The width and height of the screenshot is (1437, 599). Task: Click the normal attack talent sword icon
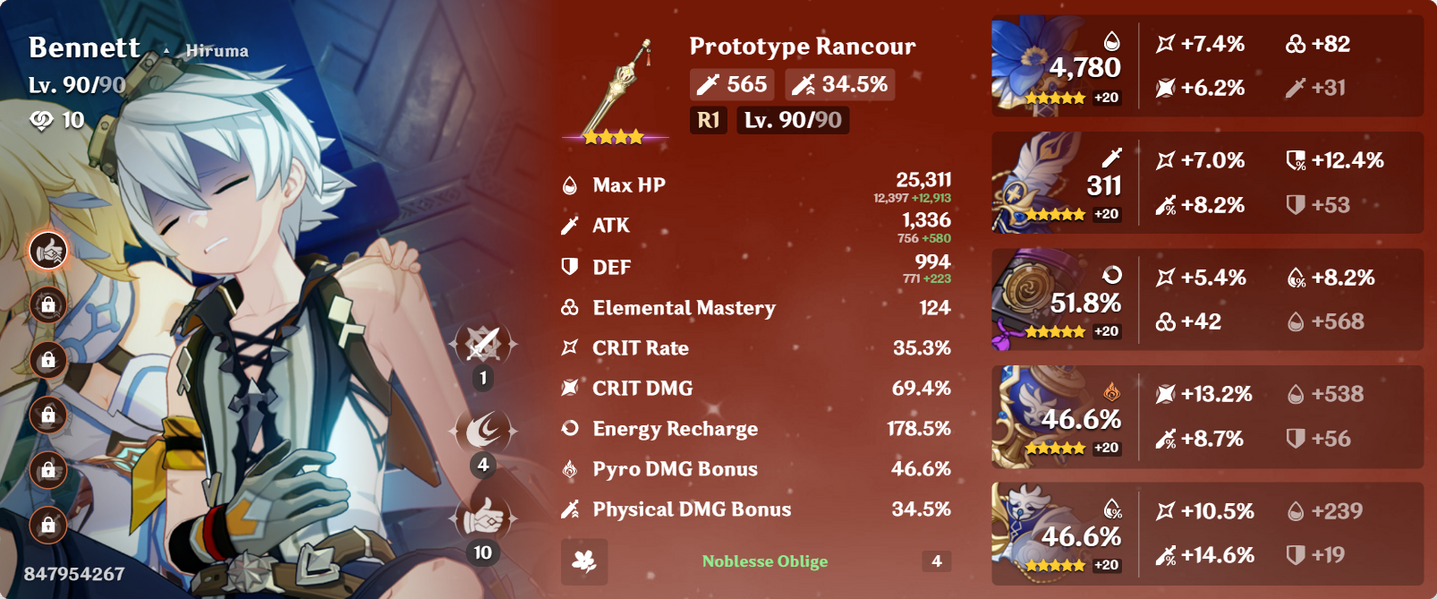point(484,344)
